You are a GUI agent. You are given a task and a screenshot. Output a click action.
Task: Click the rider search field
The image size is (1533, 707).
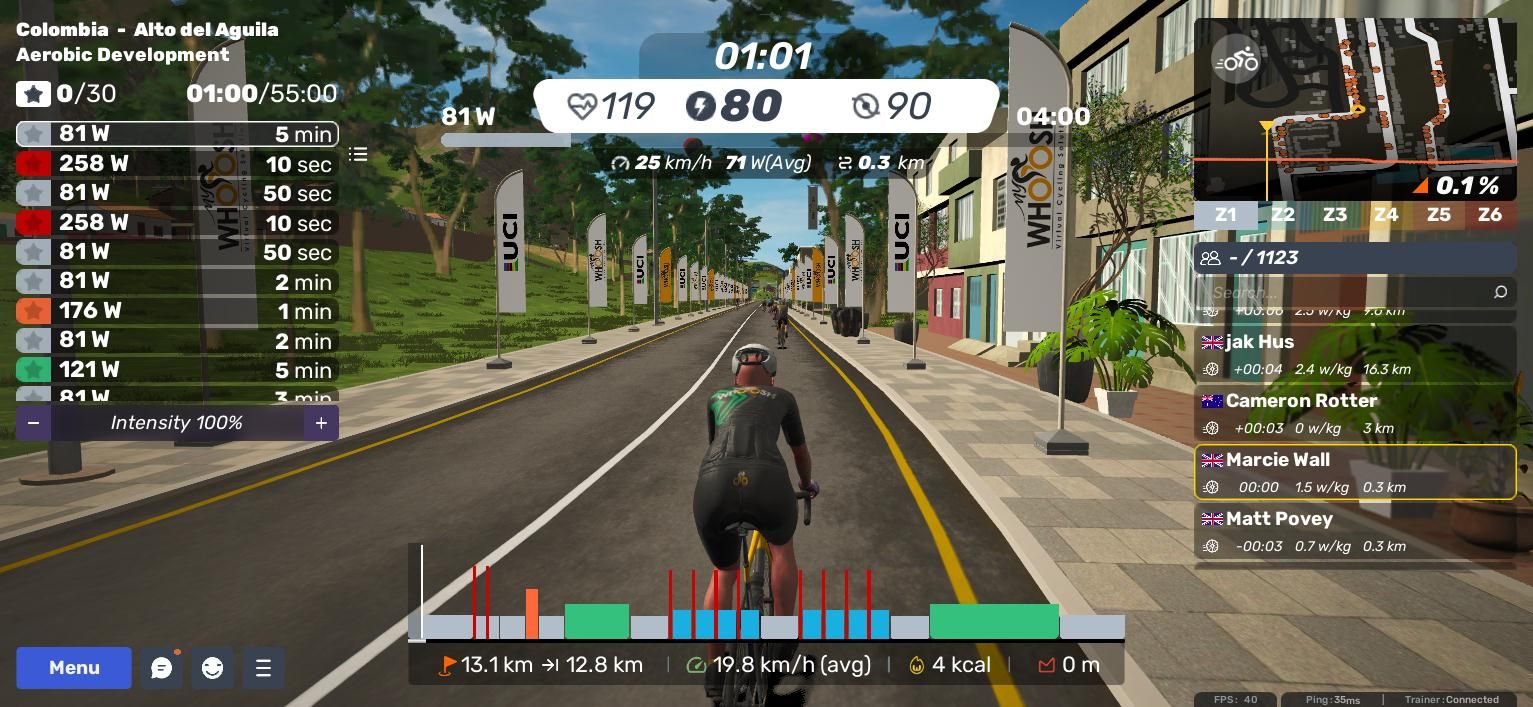point(1350,292)
